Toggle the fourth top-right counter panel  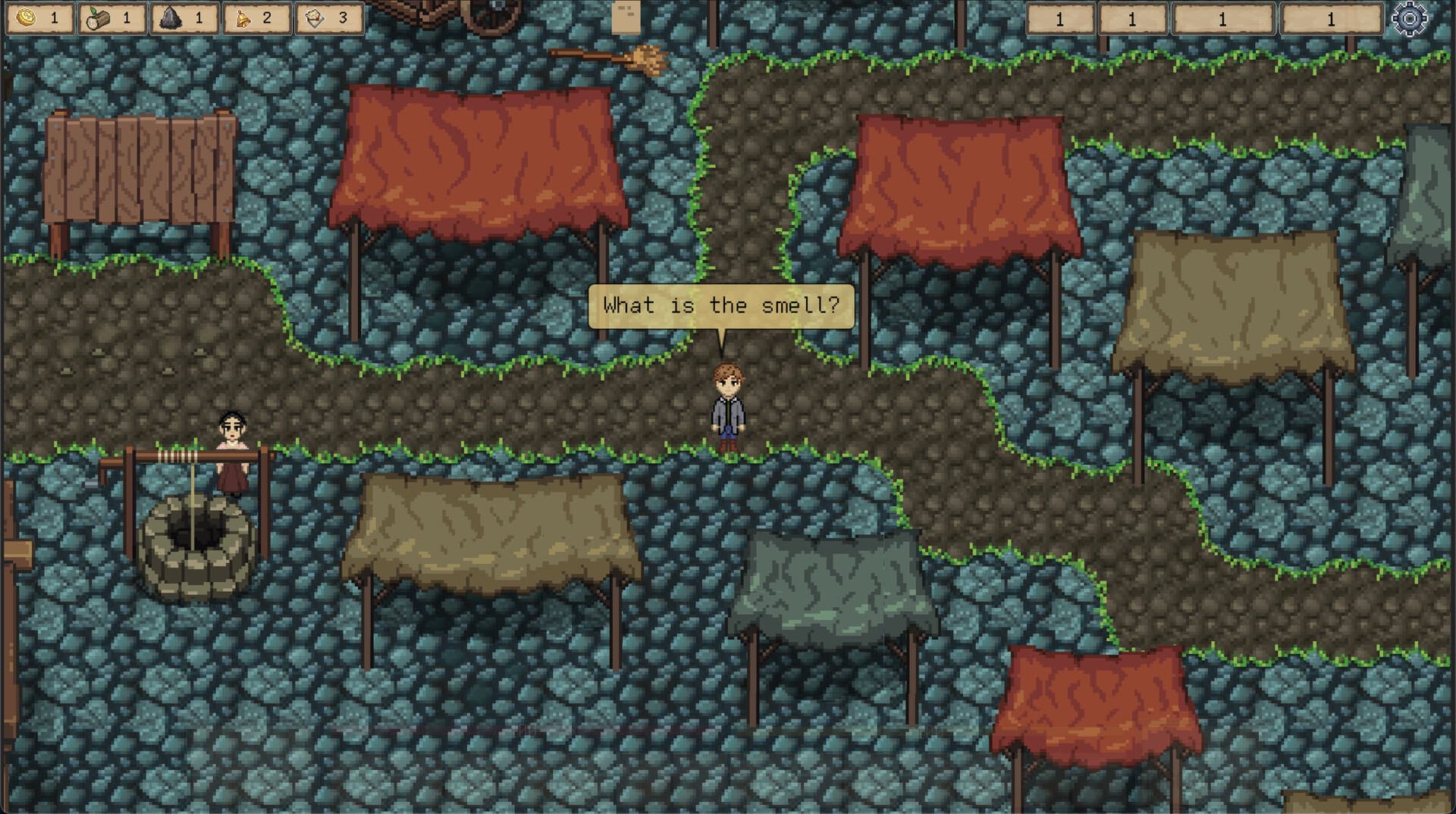1332,17
